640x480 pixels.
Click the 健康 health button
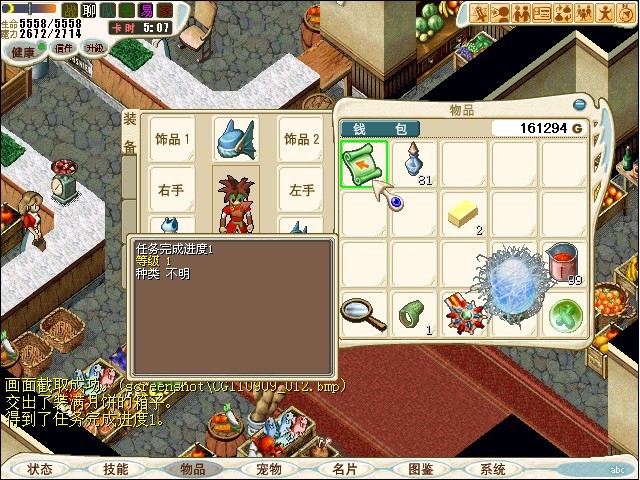click(22, 48)
